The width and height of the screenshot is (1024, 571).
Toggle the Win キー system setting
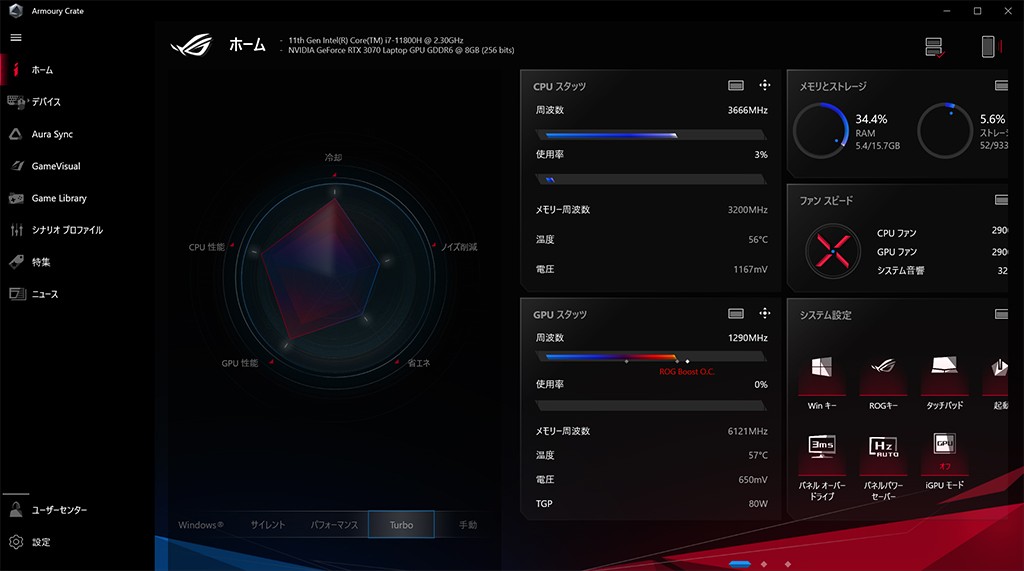tap(822, 380)
